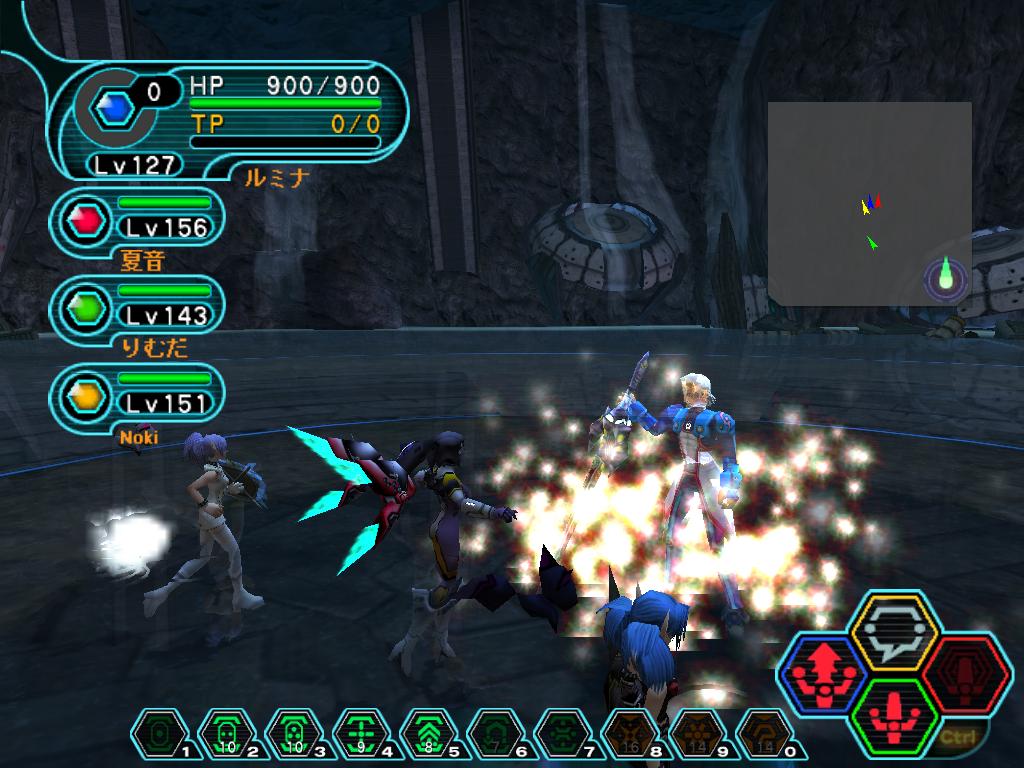This screenshot has width=1024, height=768.
Task: Click the blue section ID hexagon badge
Action: [x=117, y=107]
